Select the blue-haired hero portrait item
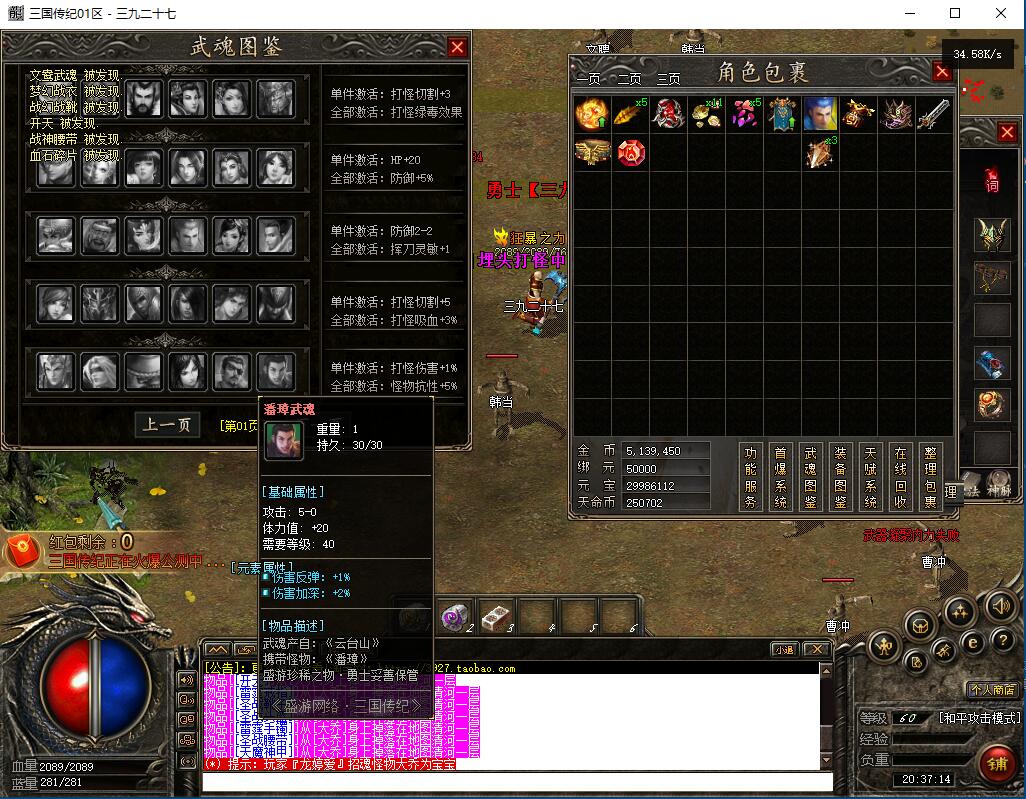The image size is (1026, 799). pyautogui.click(x=820, y=114)
